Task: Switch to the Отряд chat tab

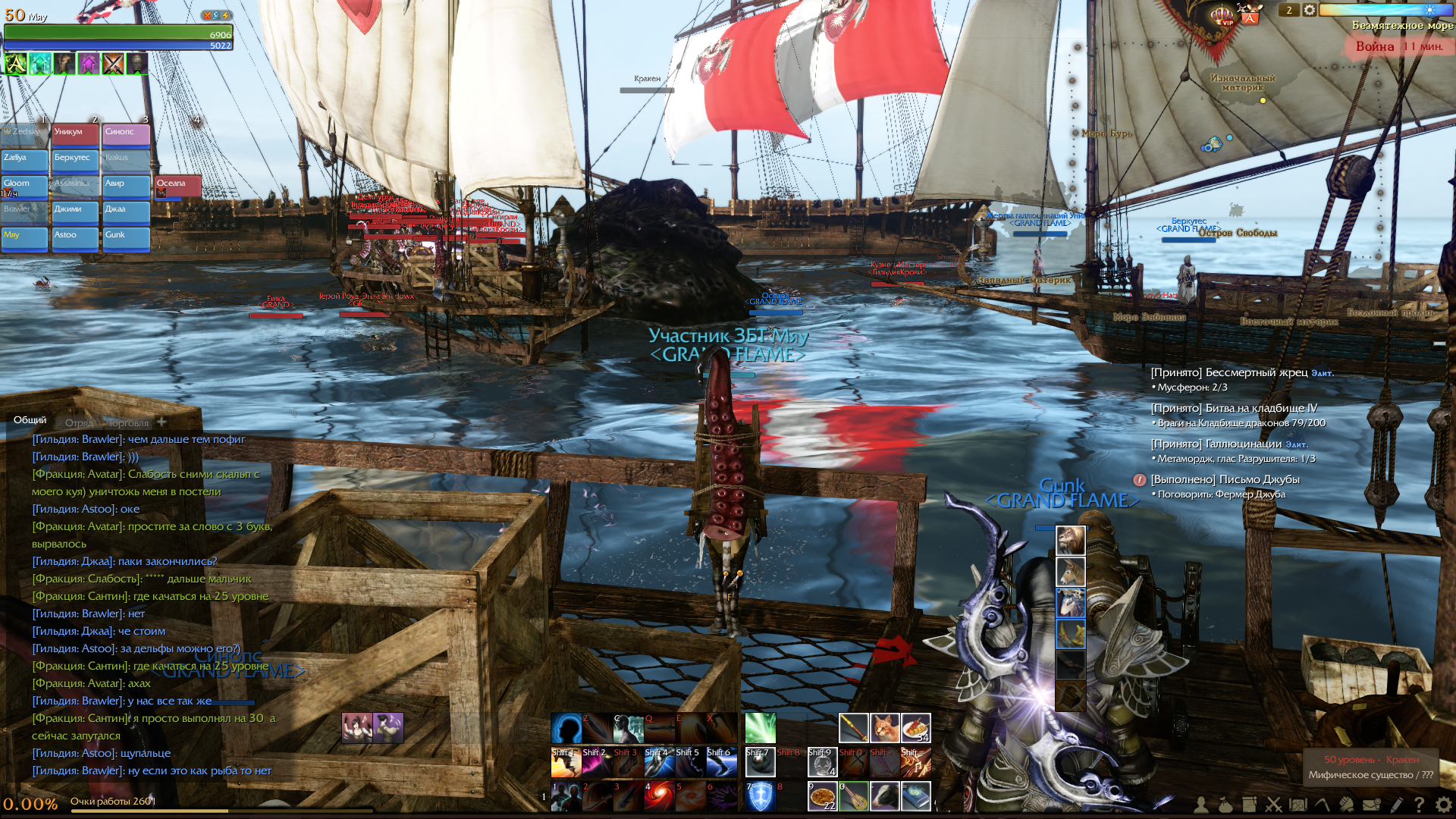Action: point(79,423)
